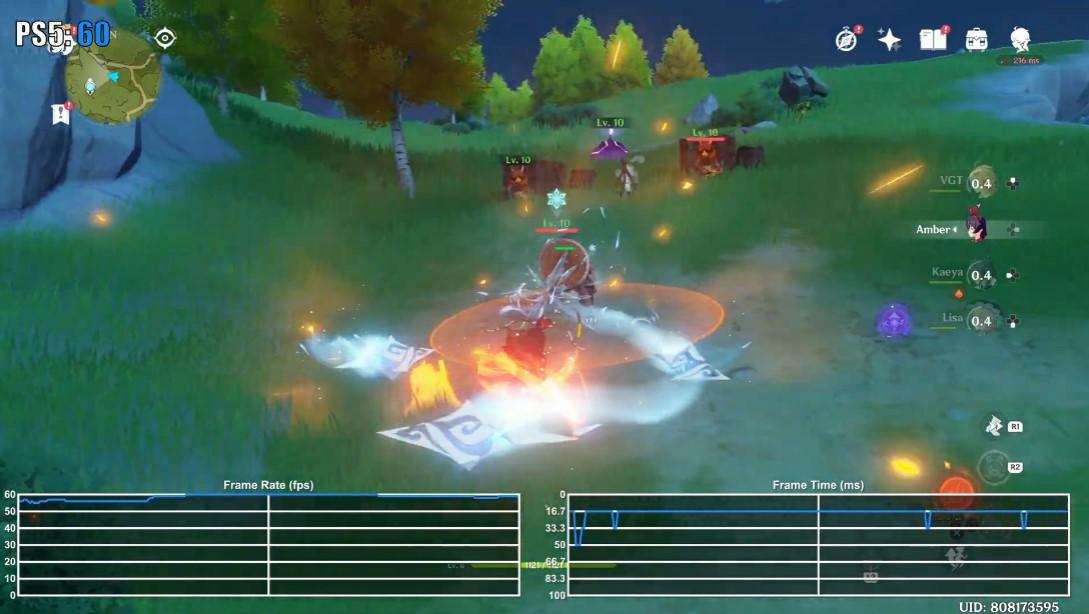
Task: Switch to party member VGT
Action: 981,182
